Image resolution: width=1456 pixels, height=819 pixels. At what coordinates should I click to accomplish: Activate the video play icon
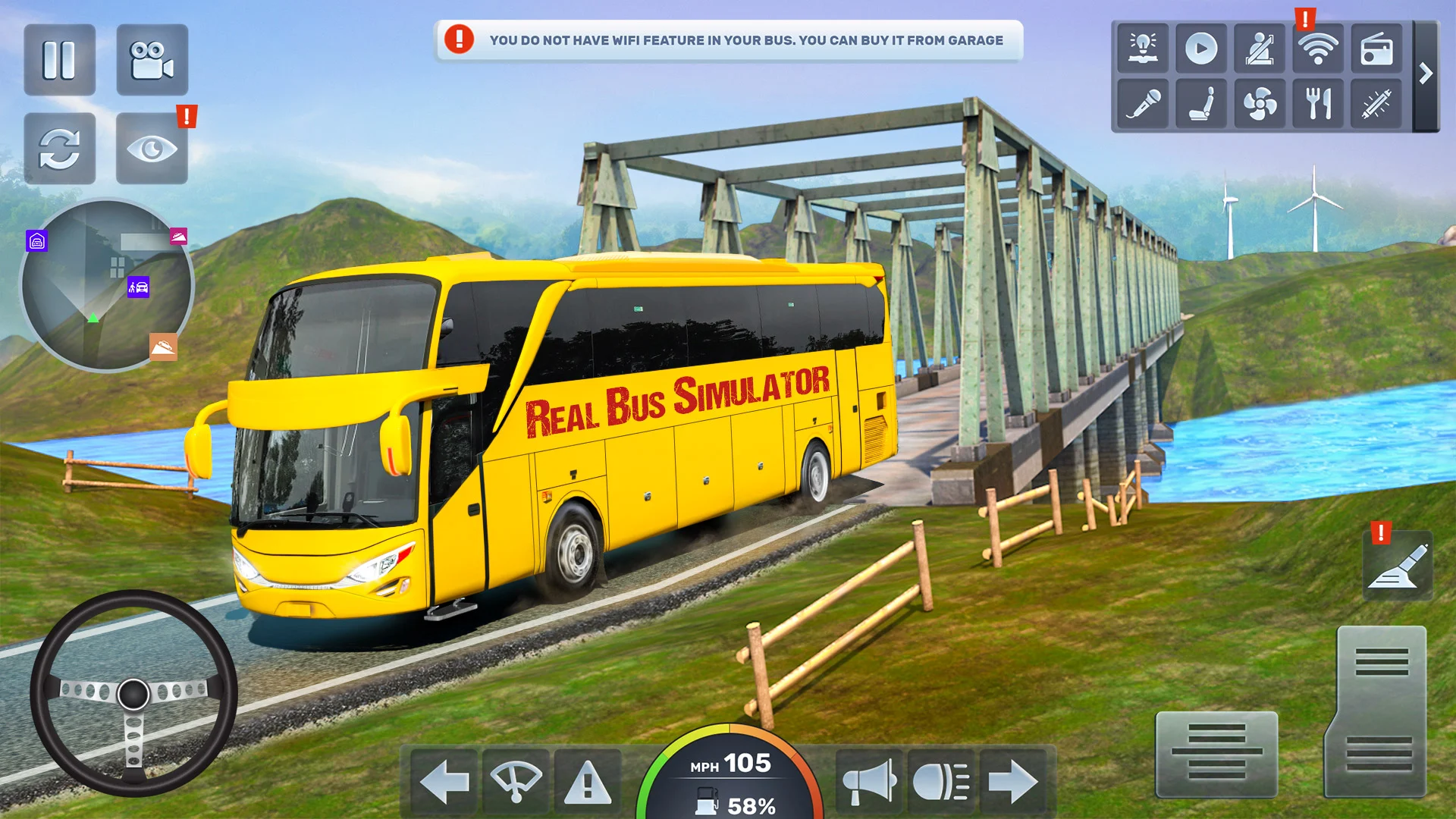pos(1201,49)
